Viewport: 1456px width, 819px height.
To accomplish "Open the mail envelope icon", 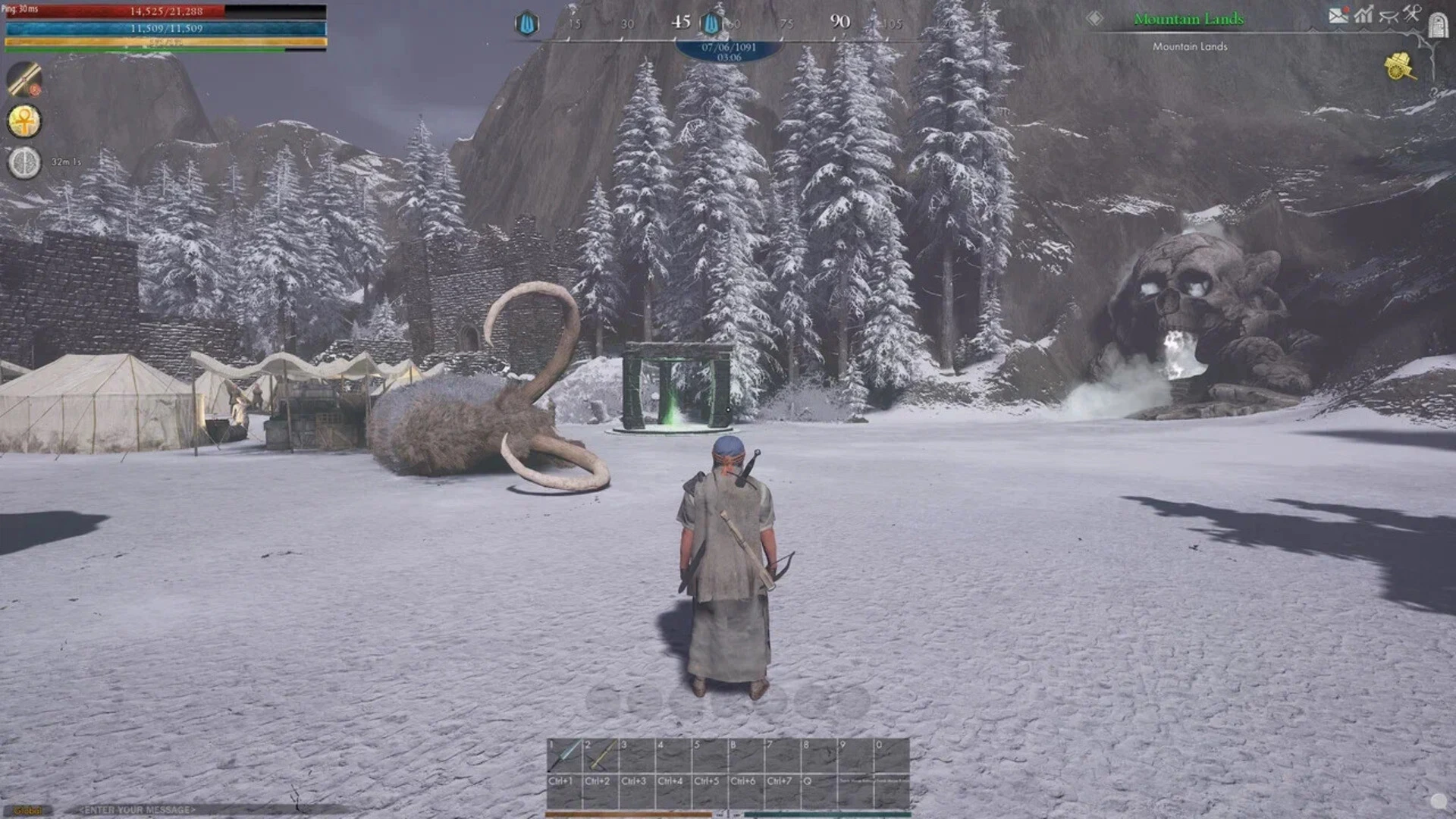I will click(x=1338, y=16).
